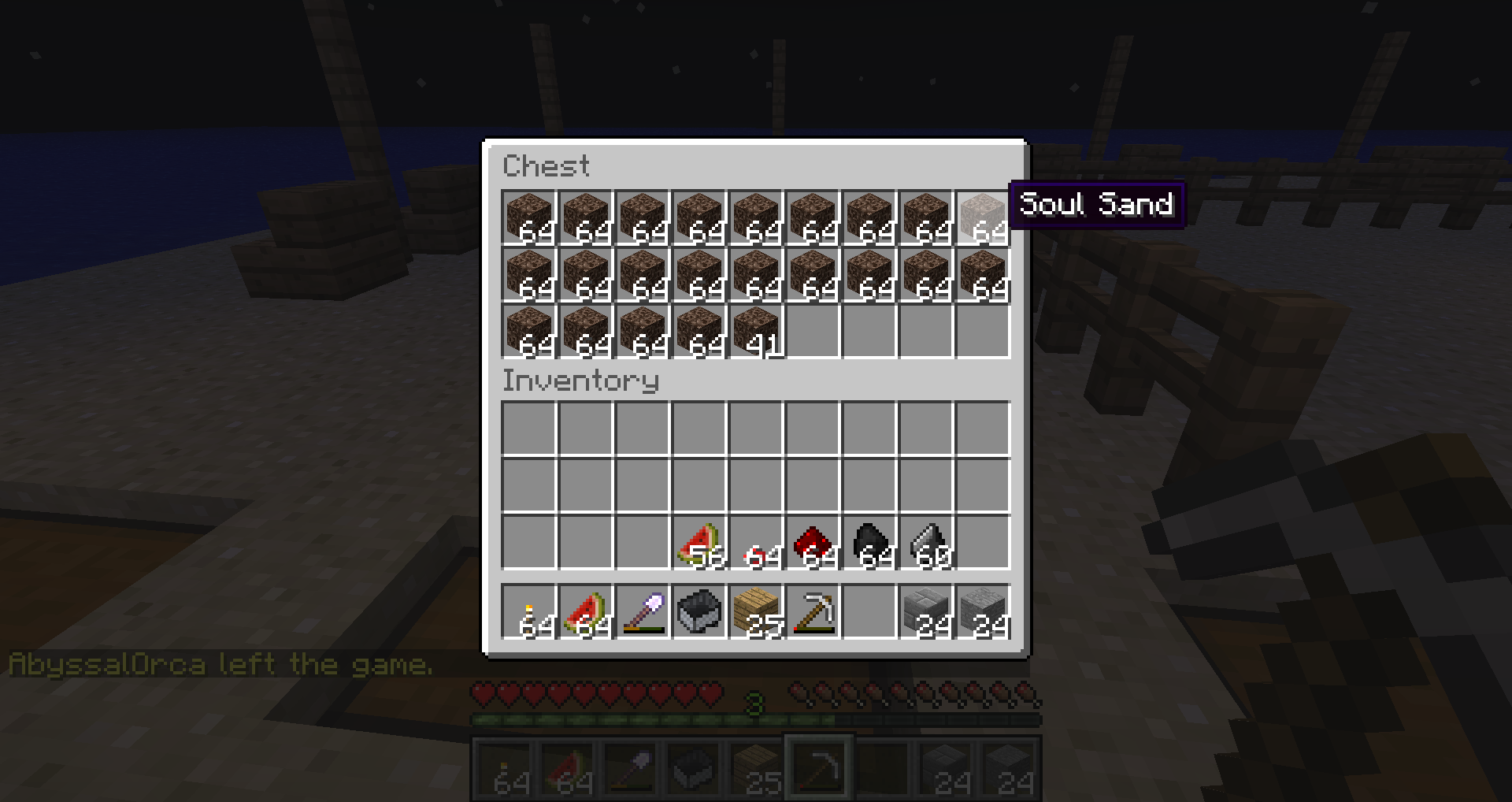Select the torch stack in the hotbar row
Viewport: 1512px width, 802px height.
click(529, 612)
